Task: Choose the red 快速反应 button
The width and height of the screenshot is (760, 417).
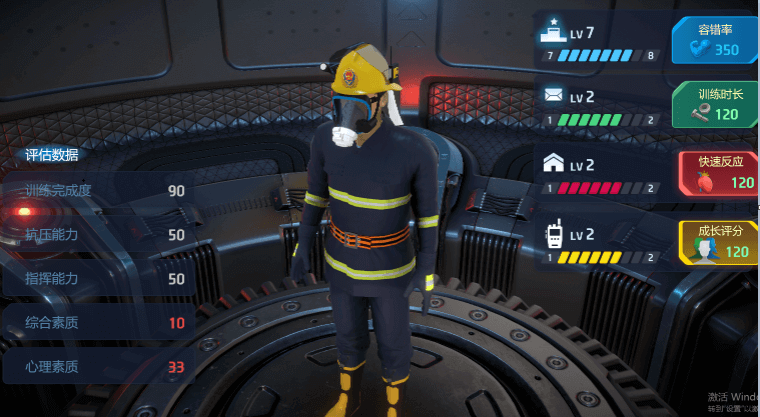Action: coord(718,172)
